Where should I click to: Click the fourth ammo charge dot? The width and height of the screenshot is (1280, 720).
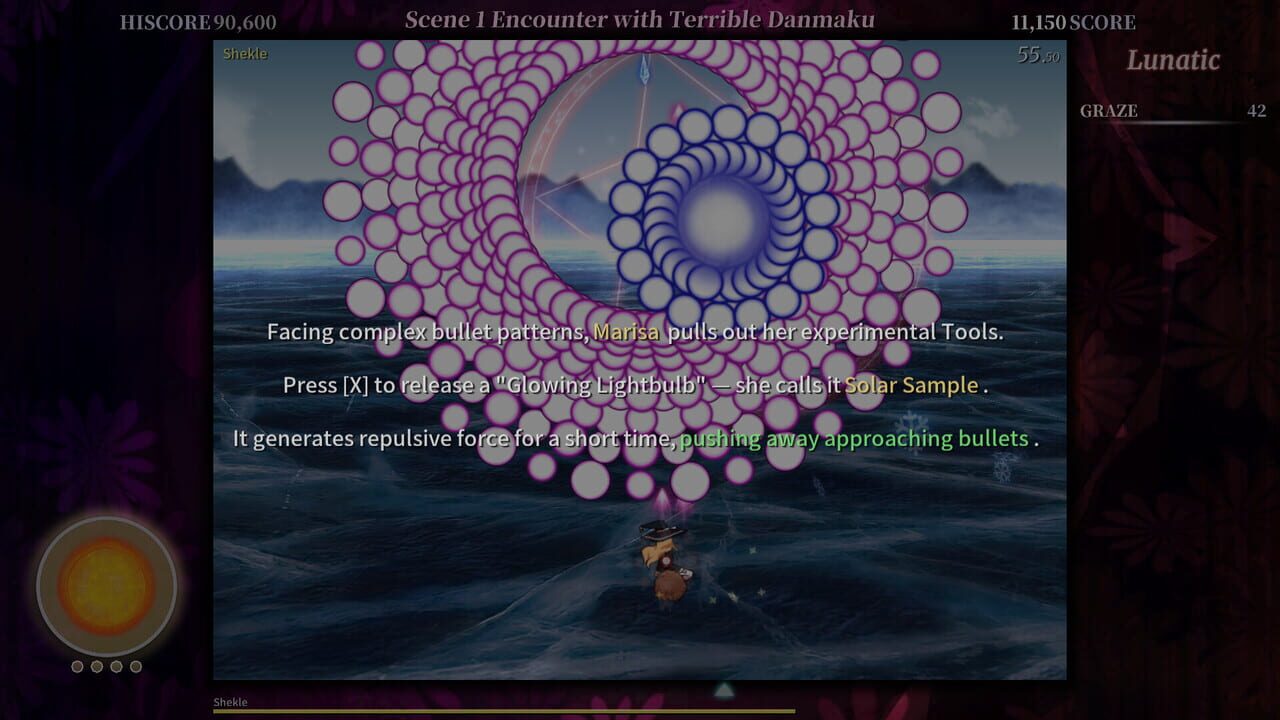(x=136, y=666)
